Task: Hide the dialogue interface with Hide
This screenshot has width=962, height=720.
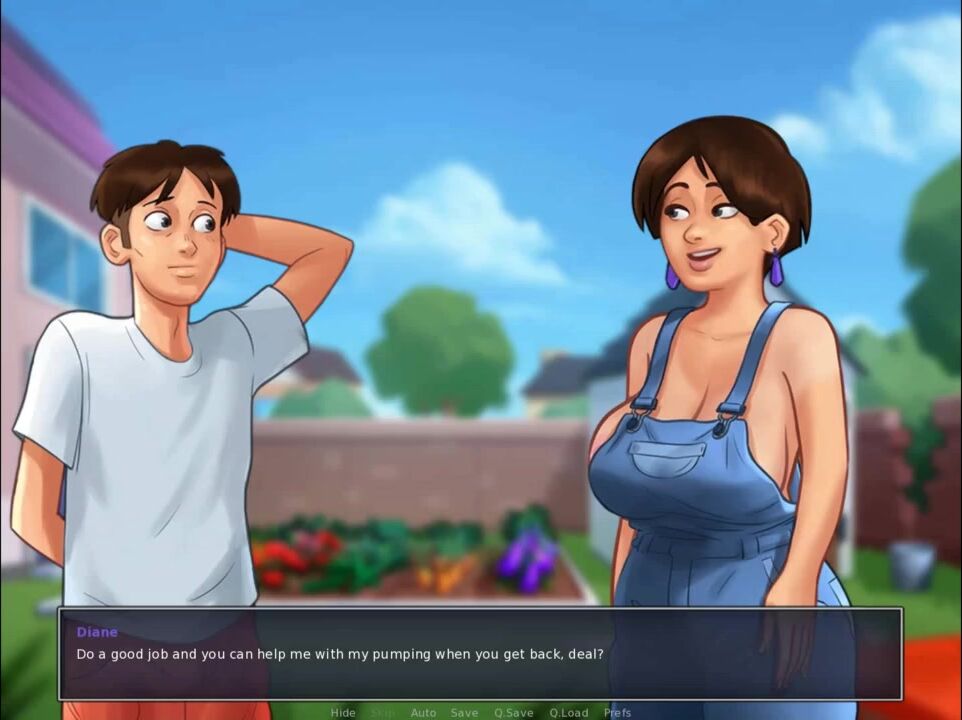Action: point(343,713)
